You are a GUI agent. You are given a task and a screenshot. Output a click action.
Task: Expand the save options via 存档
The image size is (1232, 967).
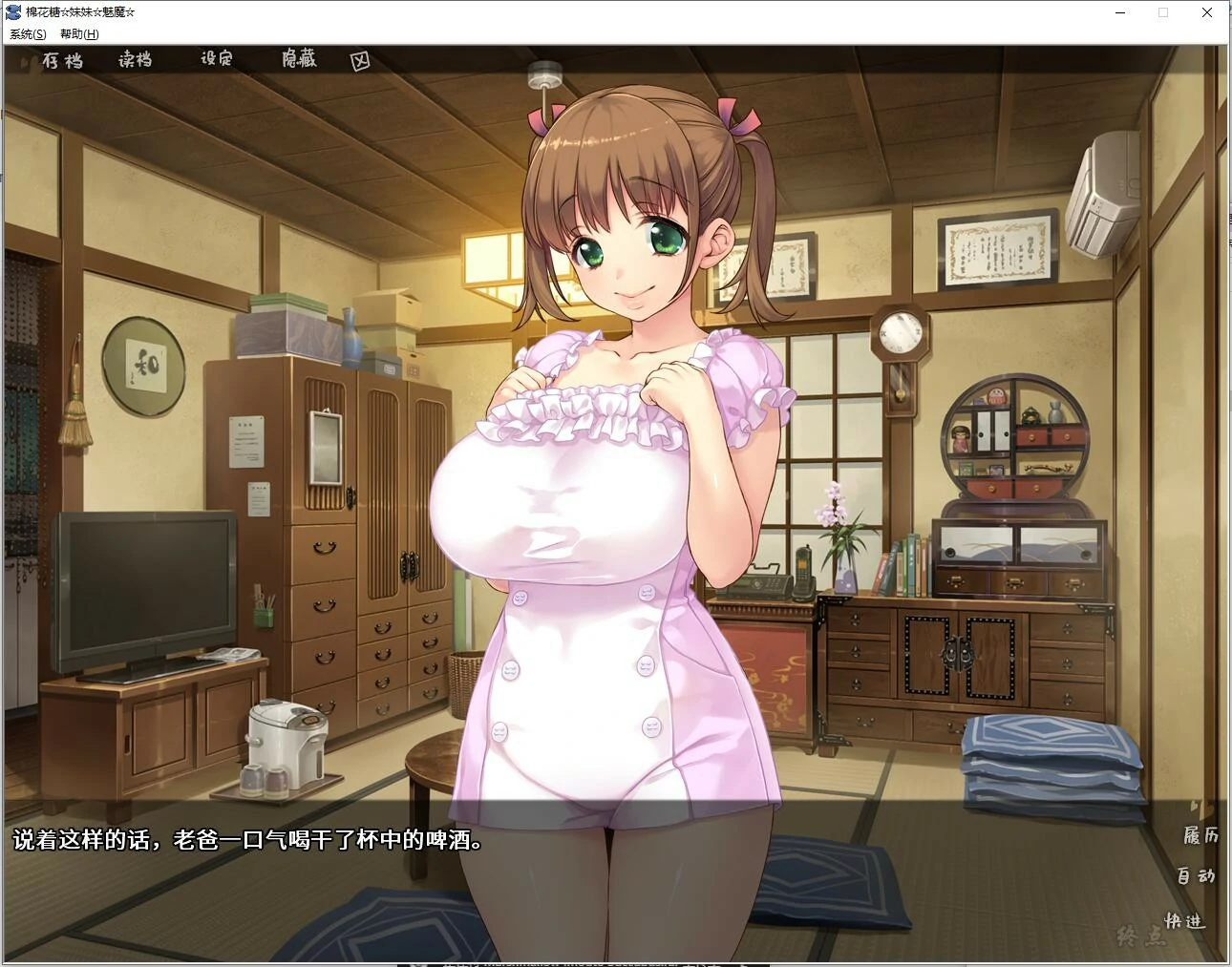point(65,60)
